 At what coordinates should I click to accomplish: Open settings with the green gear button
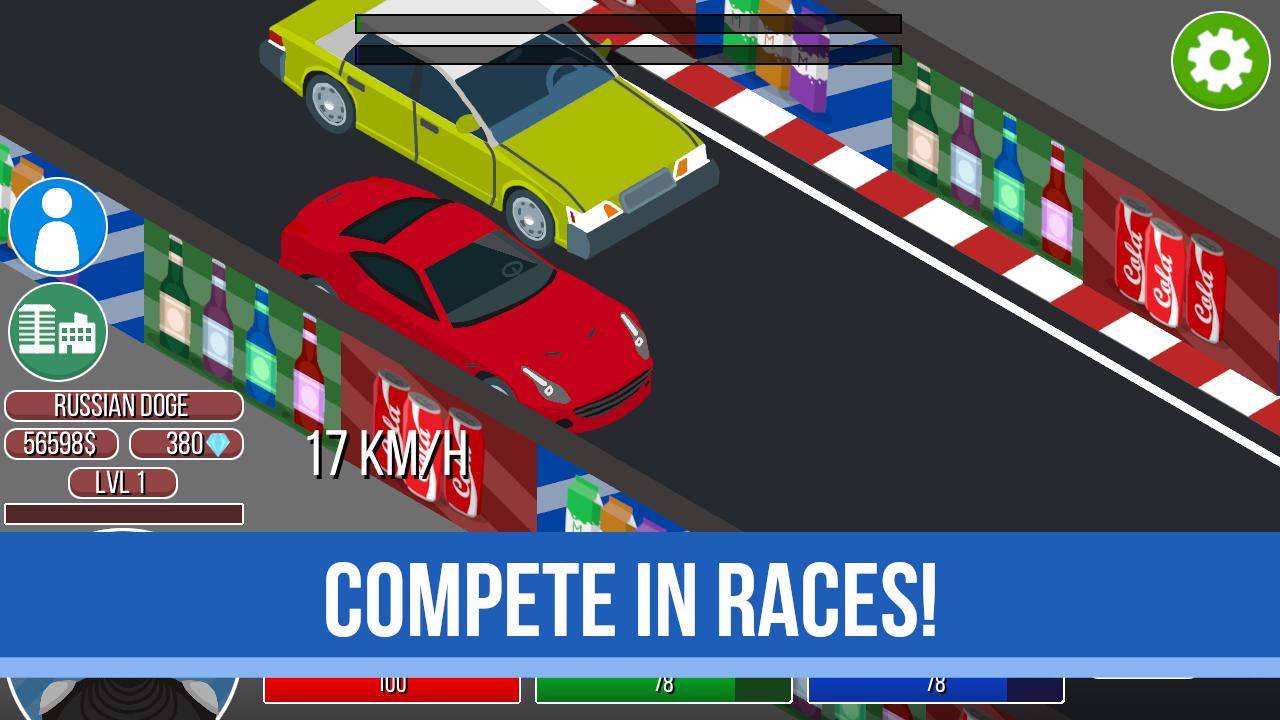[1220, 60]
